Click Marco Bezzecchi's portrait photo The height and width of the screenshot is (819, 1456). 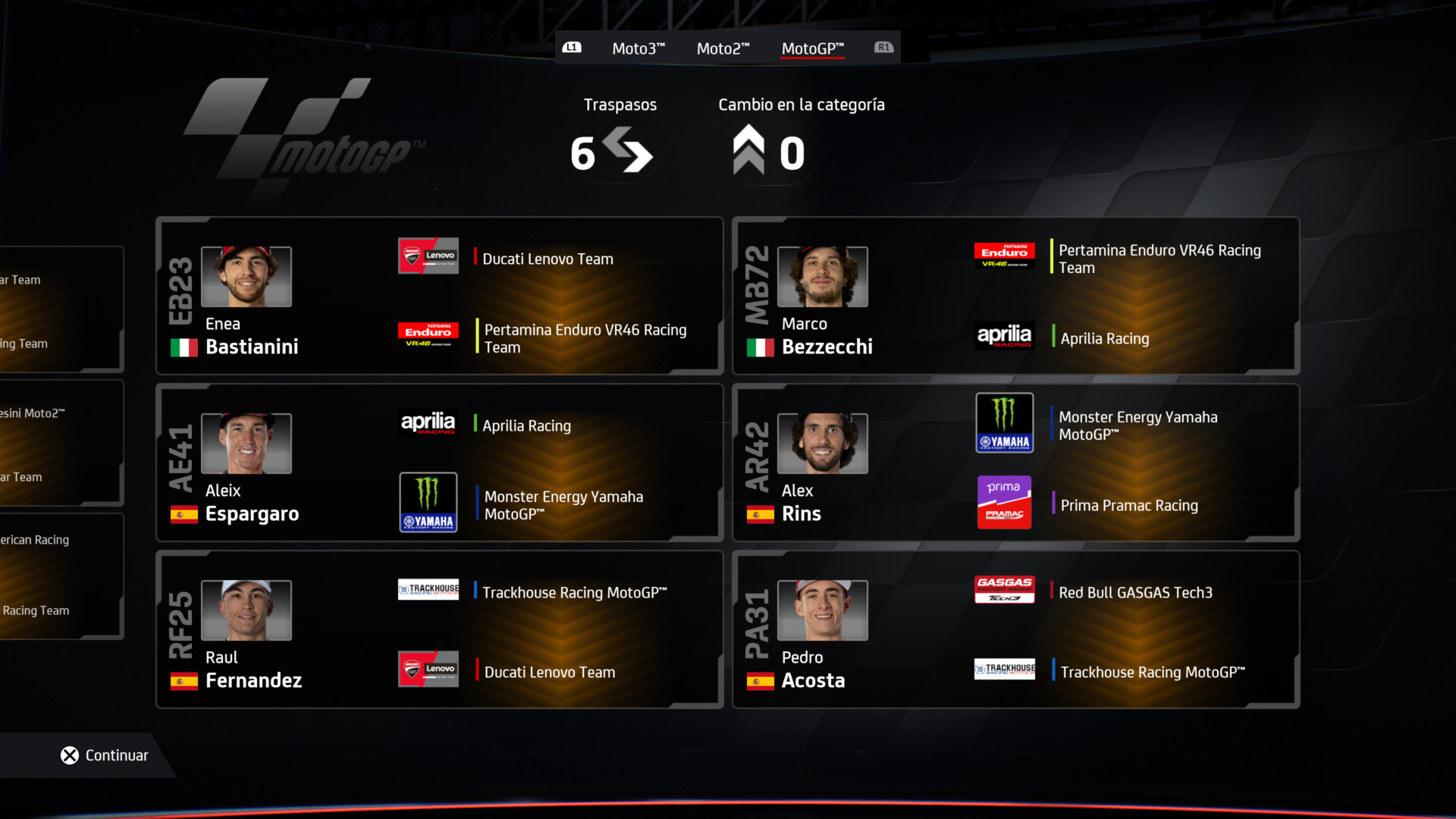822,277
